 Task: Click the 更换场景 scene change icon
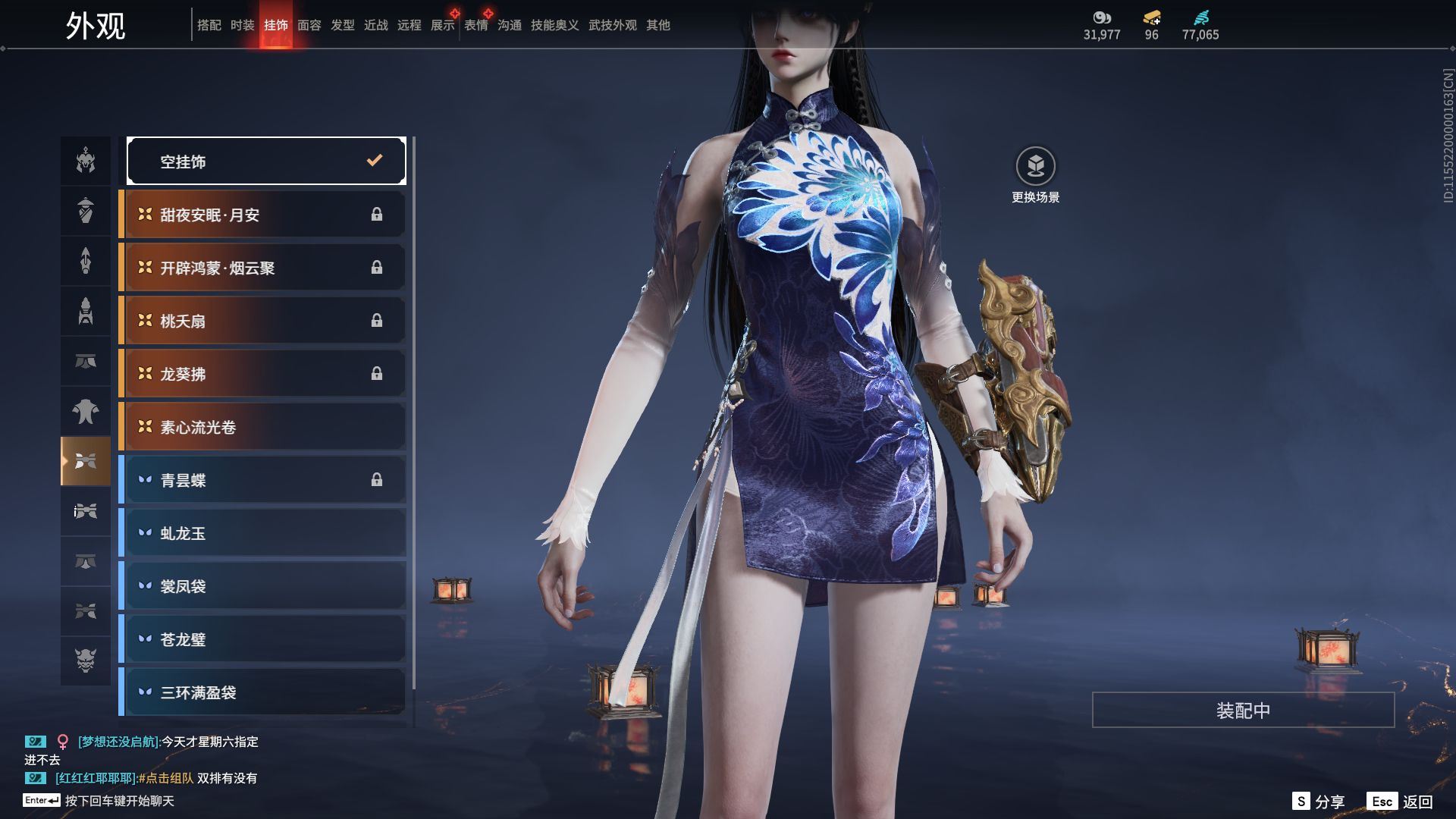pyautogui.click(x=1035, y=167)
